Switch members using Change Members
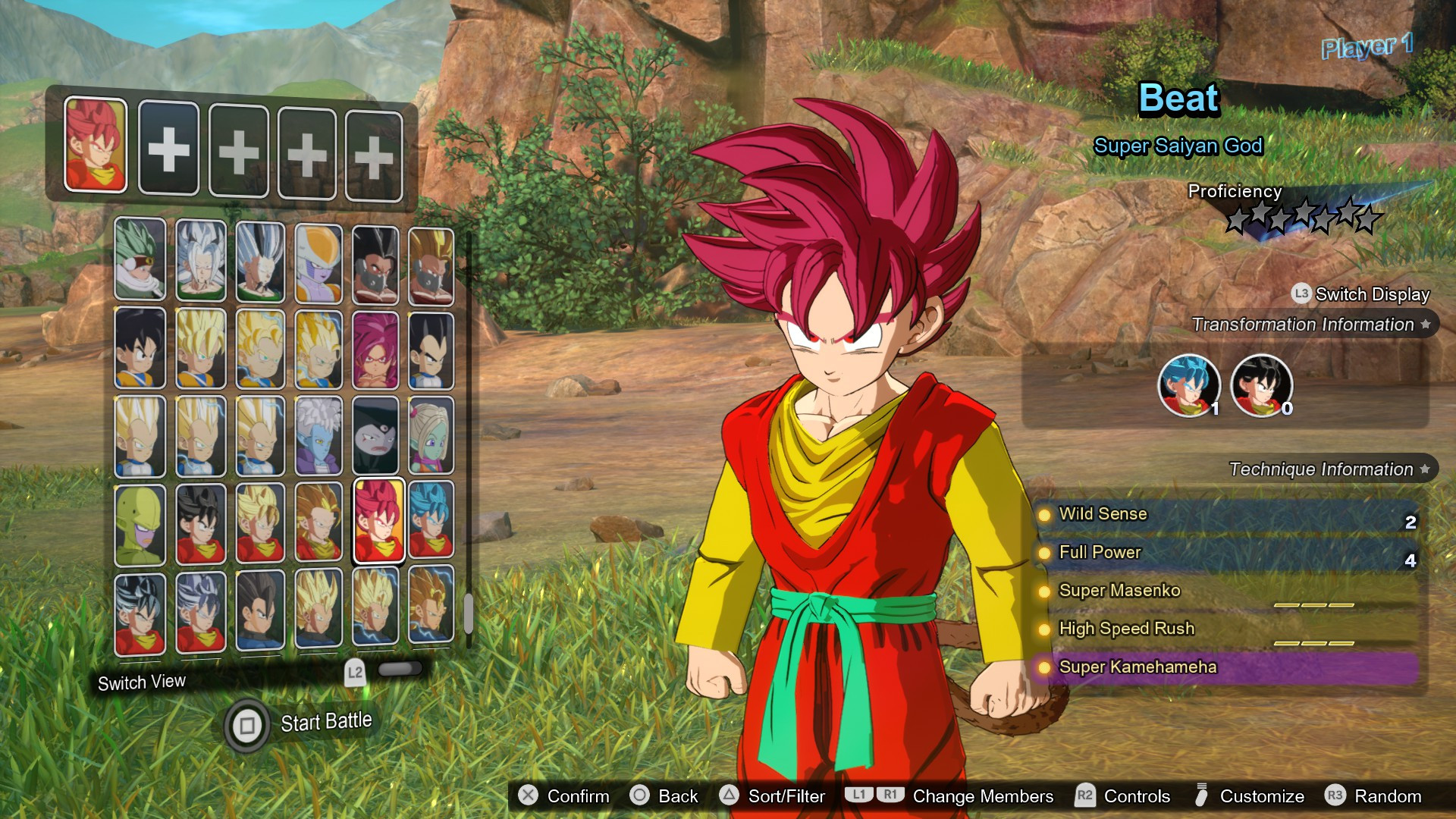 984,796
